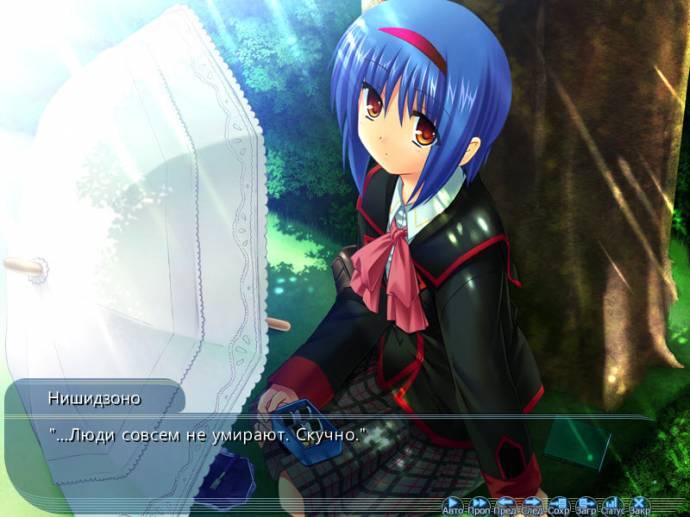Show the Статус status screen
Screen dimensions: 690x517
[612, 505]
